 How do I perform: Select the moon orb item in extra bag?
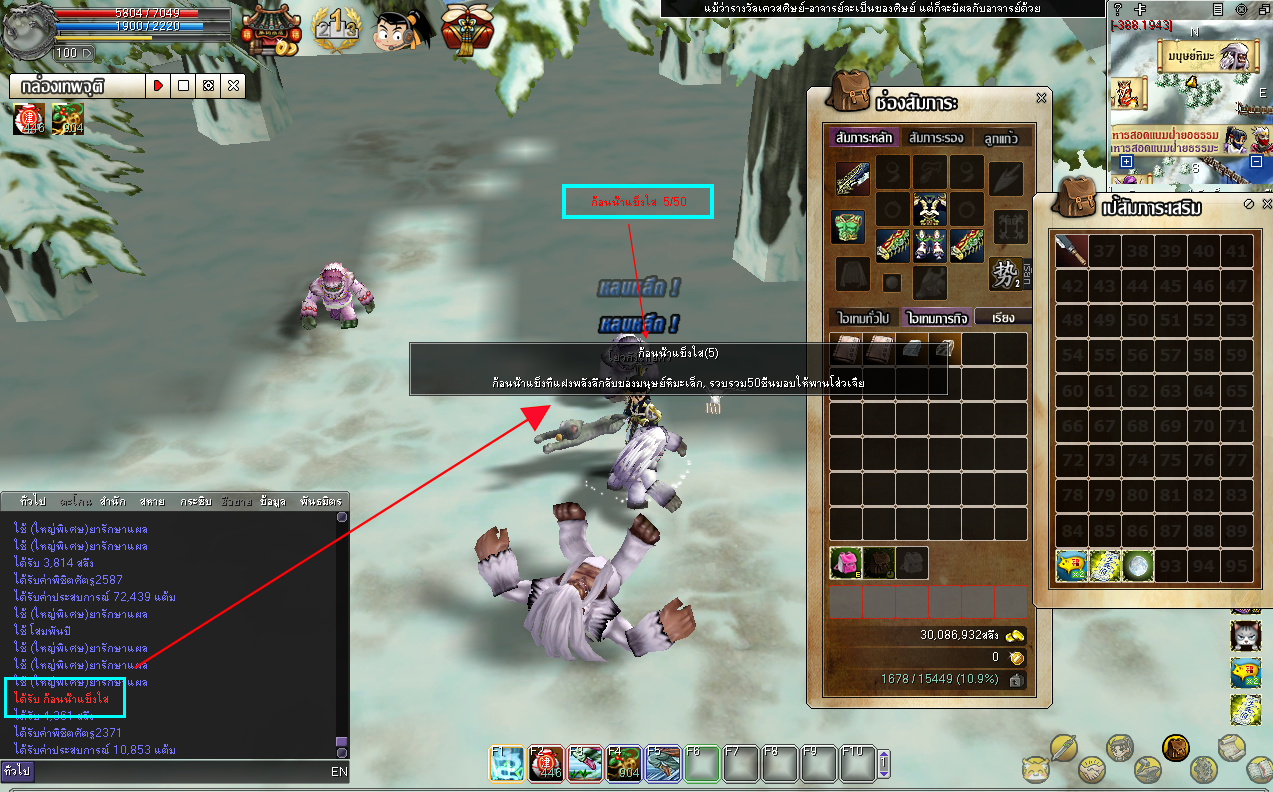(x=1138, y=566)
